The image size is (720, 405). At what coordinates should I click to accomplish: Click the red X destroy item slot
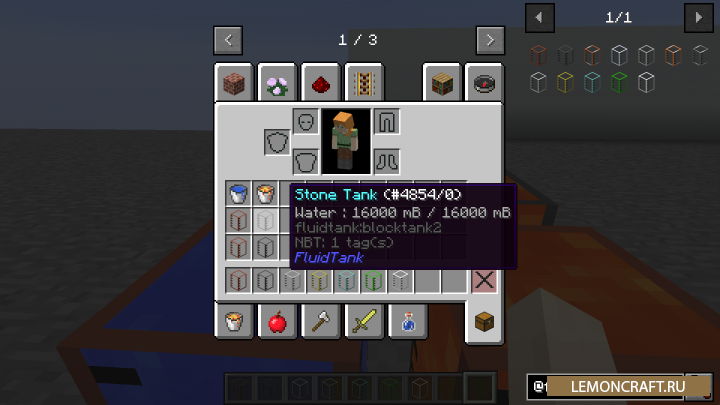[x=484, y=280]
